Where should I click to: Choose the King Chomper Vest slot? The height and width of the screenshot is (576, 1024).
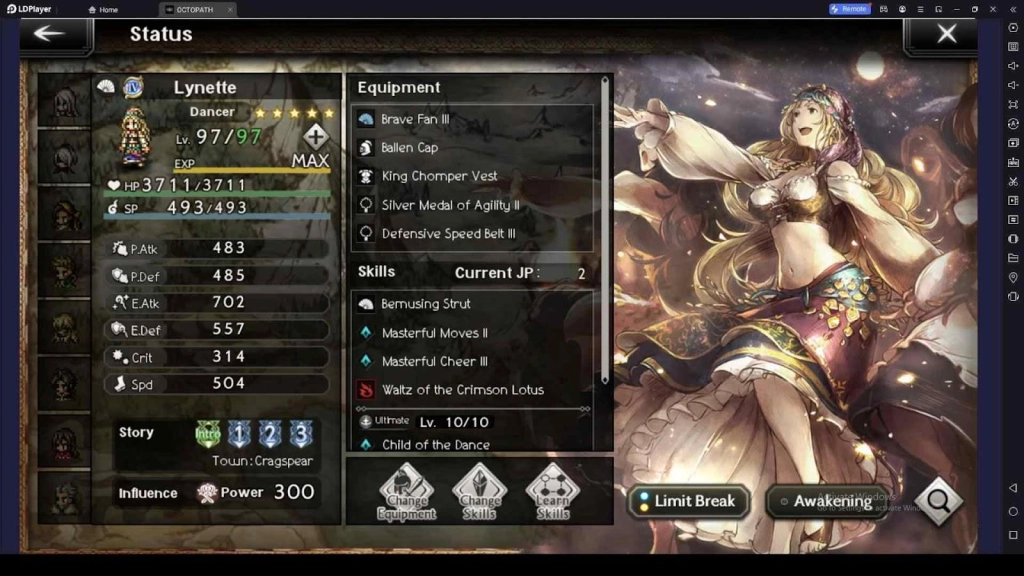pos(472,176)
